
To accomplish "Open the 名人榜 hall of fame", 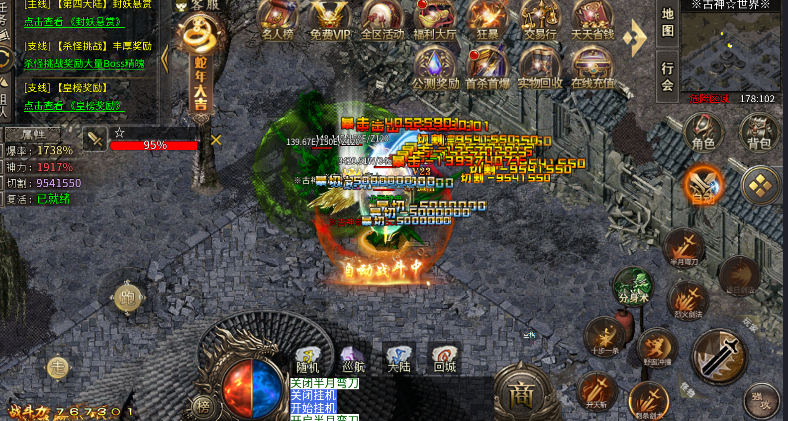I will (x=278, y=20).
